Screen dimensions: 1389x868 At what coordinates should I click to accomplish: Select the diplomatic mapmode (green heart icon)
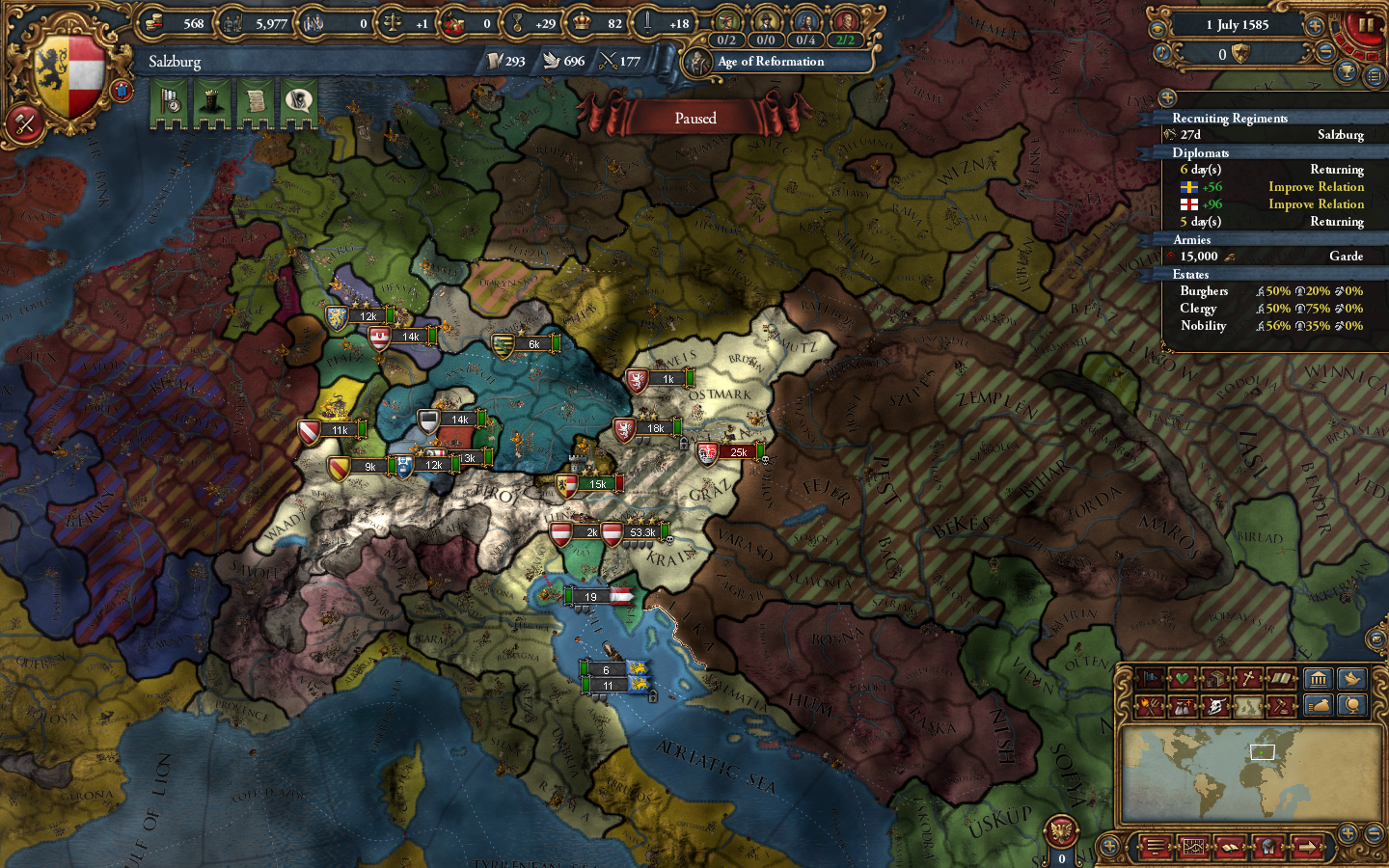[x=1182, y=678]
